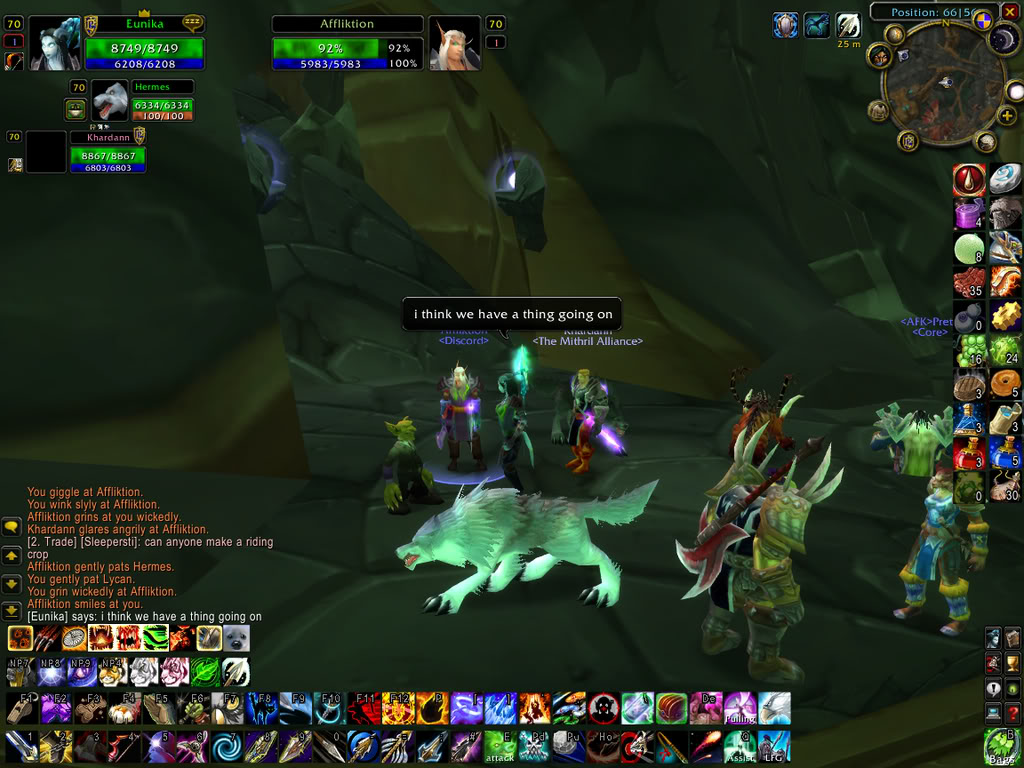
Task: Open the chat menu speech bubble button
Action: pos(12,526)
